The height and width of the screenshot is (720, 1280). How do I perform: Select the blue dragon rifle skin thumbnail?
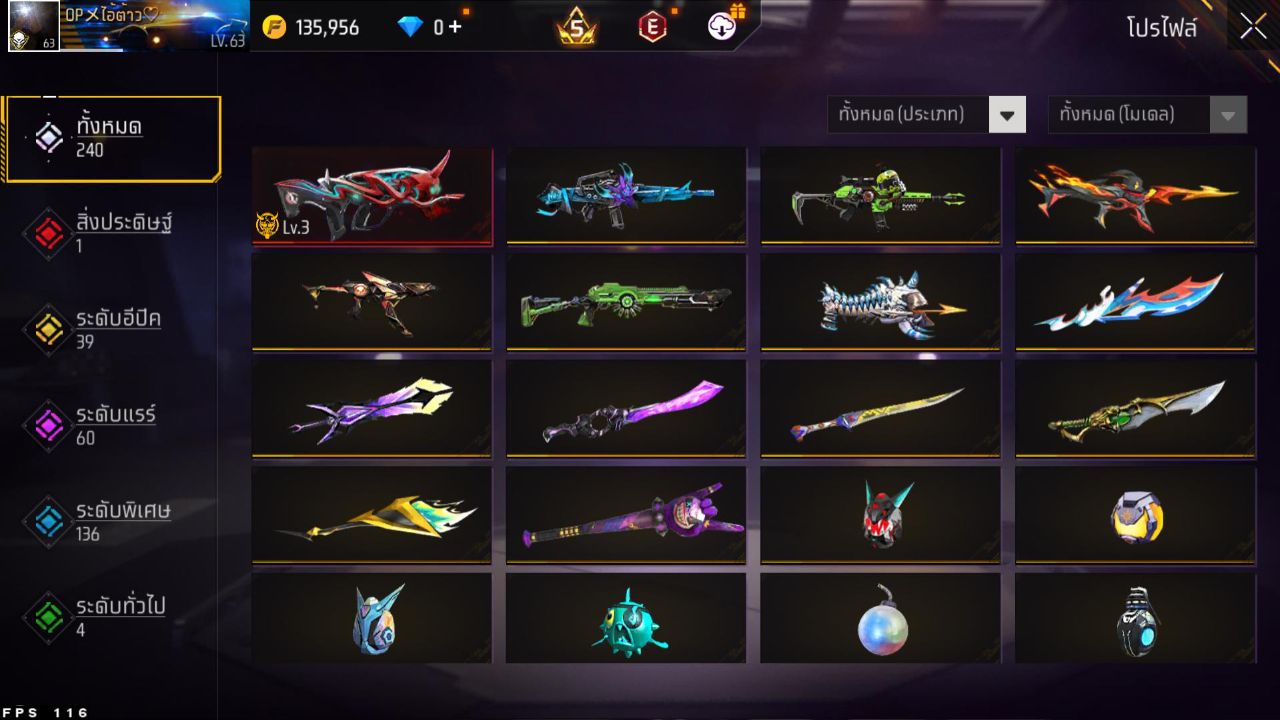pyautogui.click(x=626, y=196)
